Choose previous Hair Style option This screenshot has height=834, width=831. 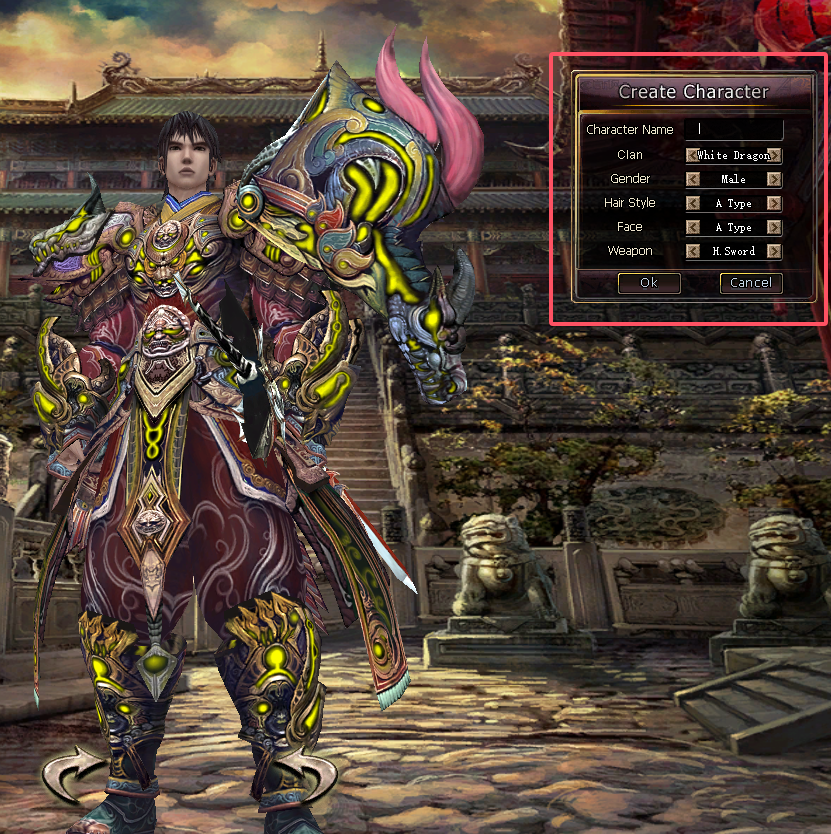coord(692,203)
